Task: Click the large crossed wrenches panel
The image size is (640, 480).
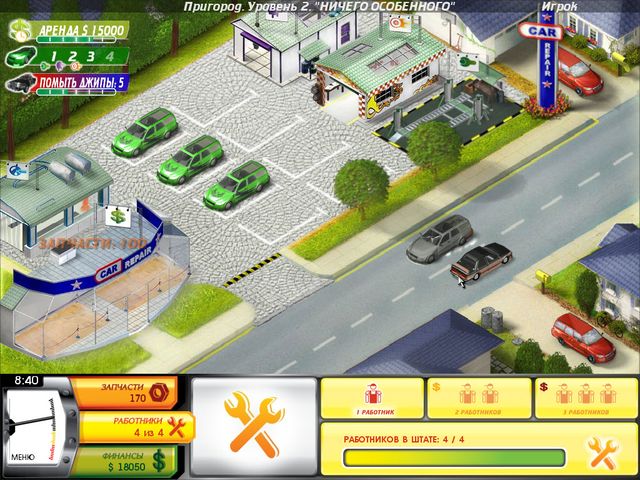Action: point(254,421)
